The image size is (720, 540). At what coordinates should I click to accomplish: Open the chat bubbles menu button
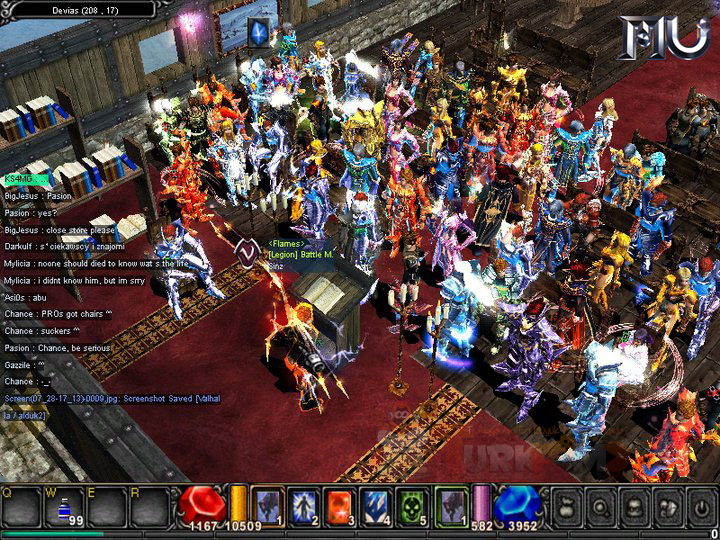(668, 507)
